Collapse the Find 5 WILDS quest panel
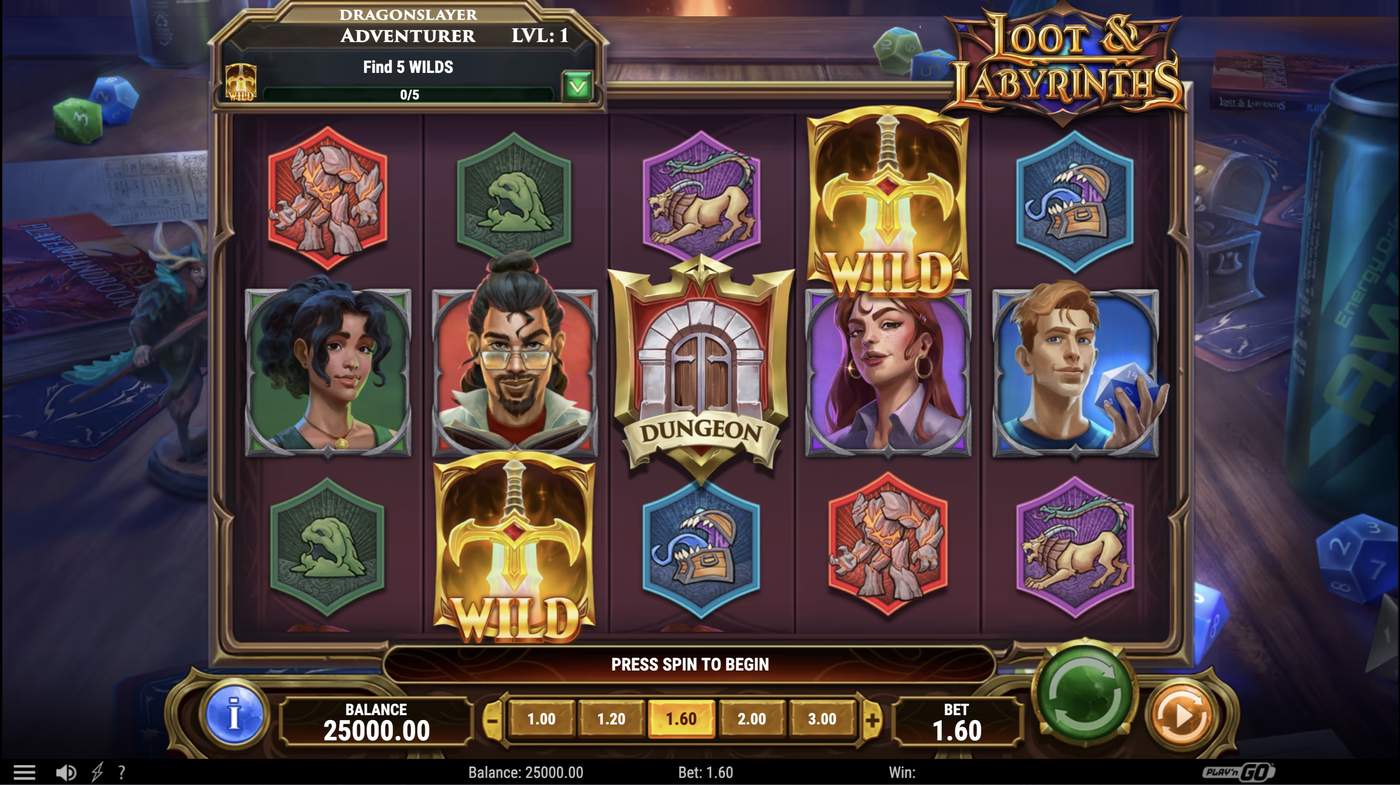1400x785 pixels. [x=578, y=86]
